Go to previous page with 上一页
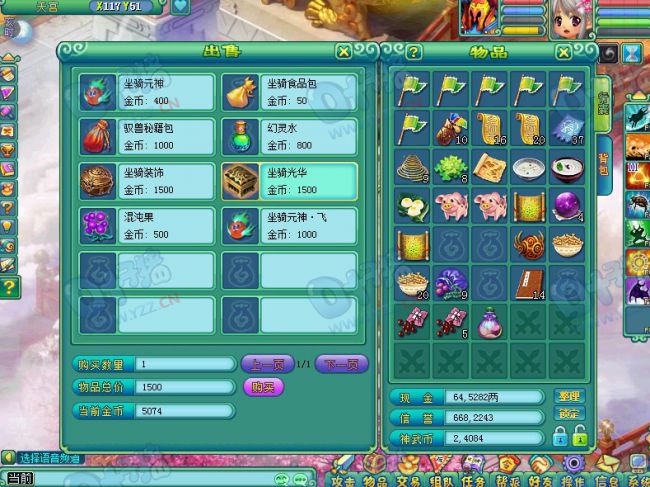 [x=266, y=364]
